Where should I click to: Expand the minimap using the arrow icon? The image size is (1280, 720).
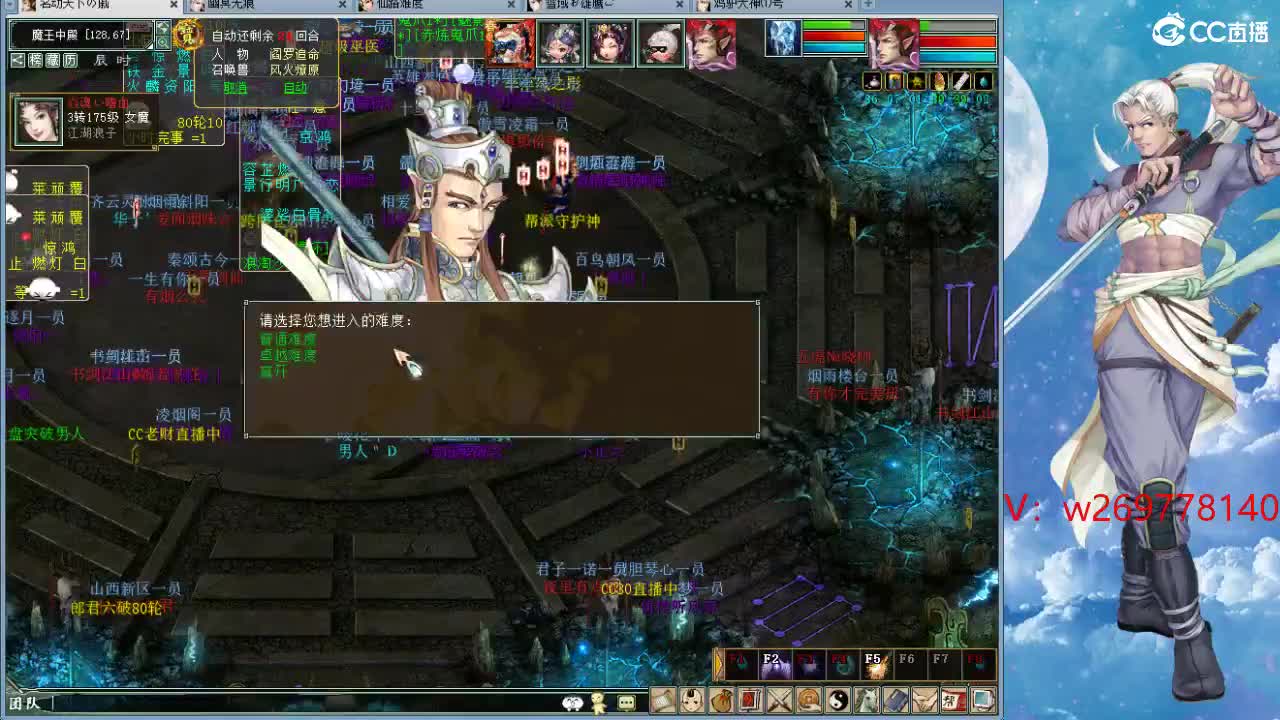click(162, 27)
